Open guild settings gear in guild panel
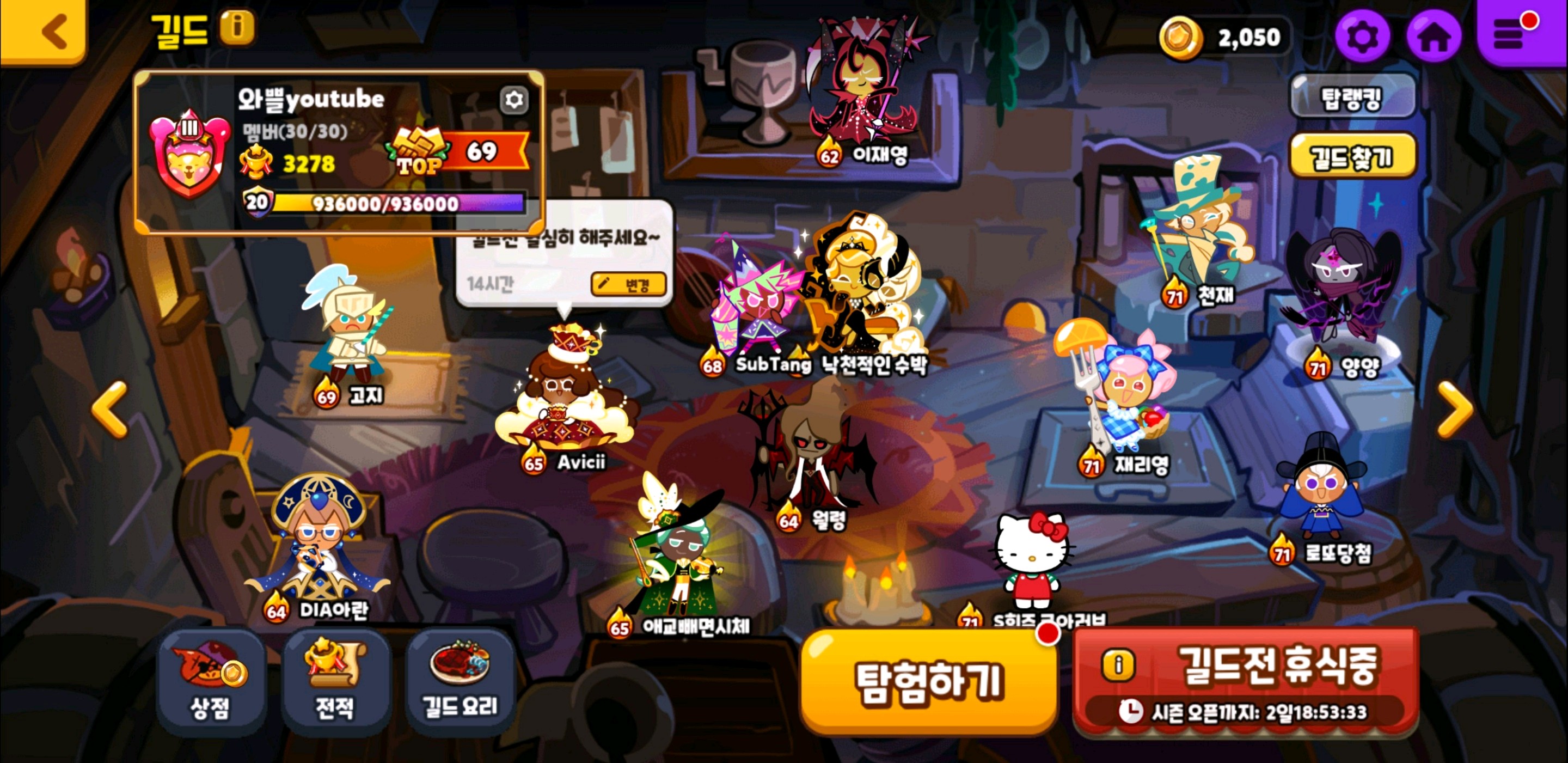Screen dimensions: 1568x763 point(514,99)
